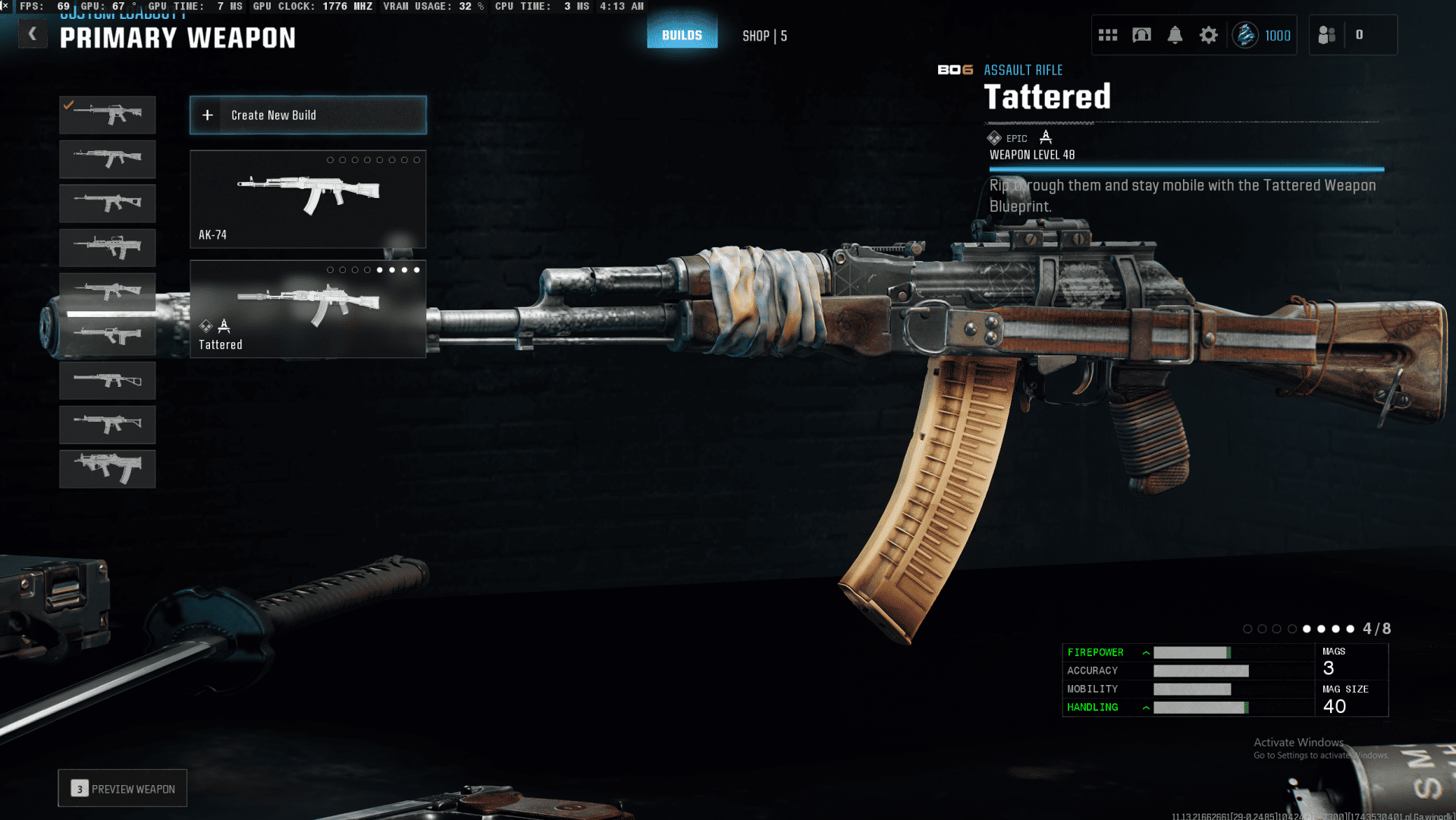Open the notifications bell
Image resolution: width=1456 pixels, height=820 pixels.
pos(1175,35)
